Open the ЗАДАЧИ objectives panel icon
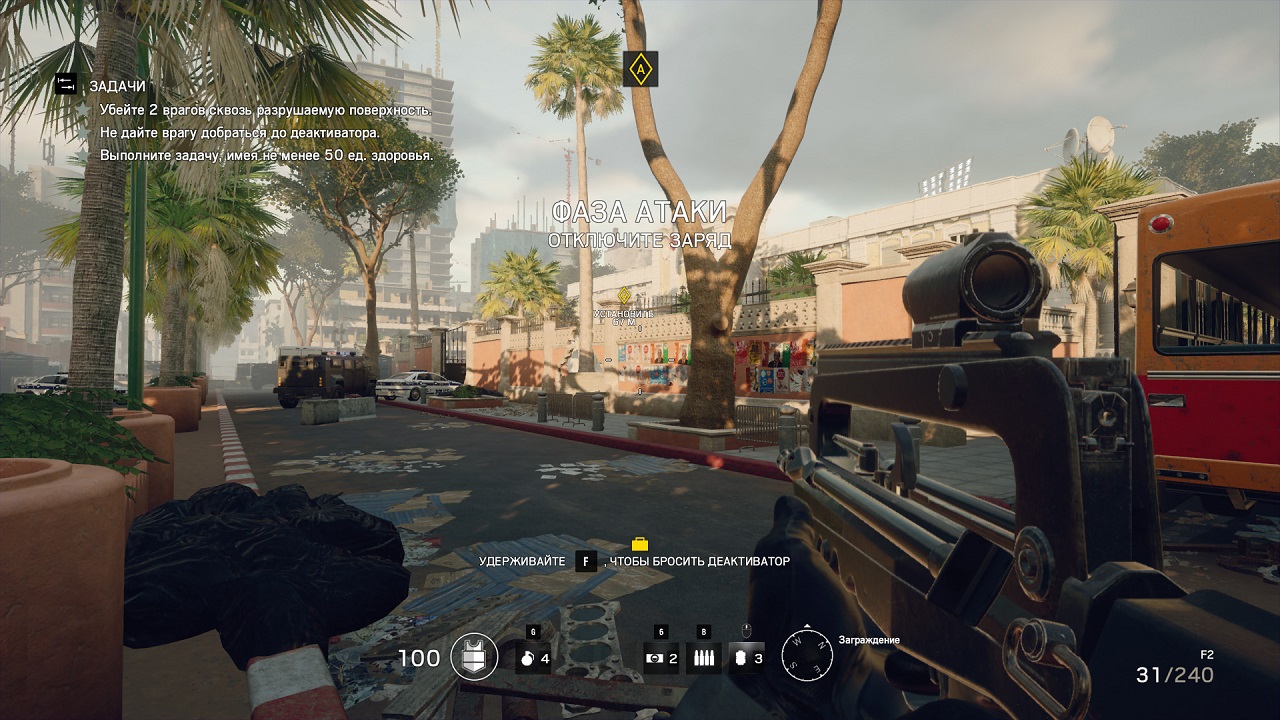This screenshot has width=1280, height=720. click(66, 85)
